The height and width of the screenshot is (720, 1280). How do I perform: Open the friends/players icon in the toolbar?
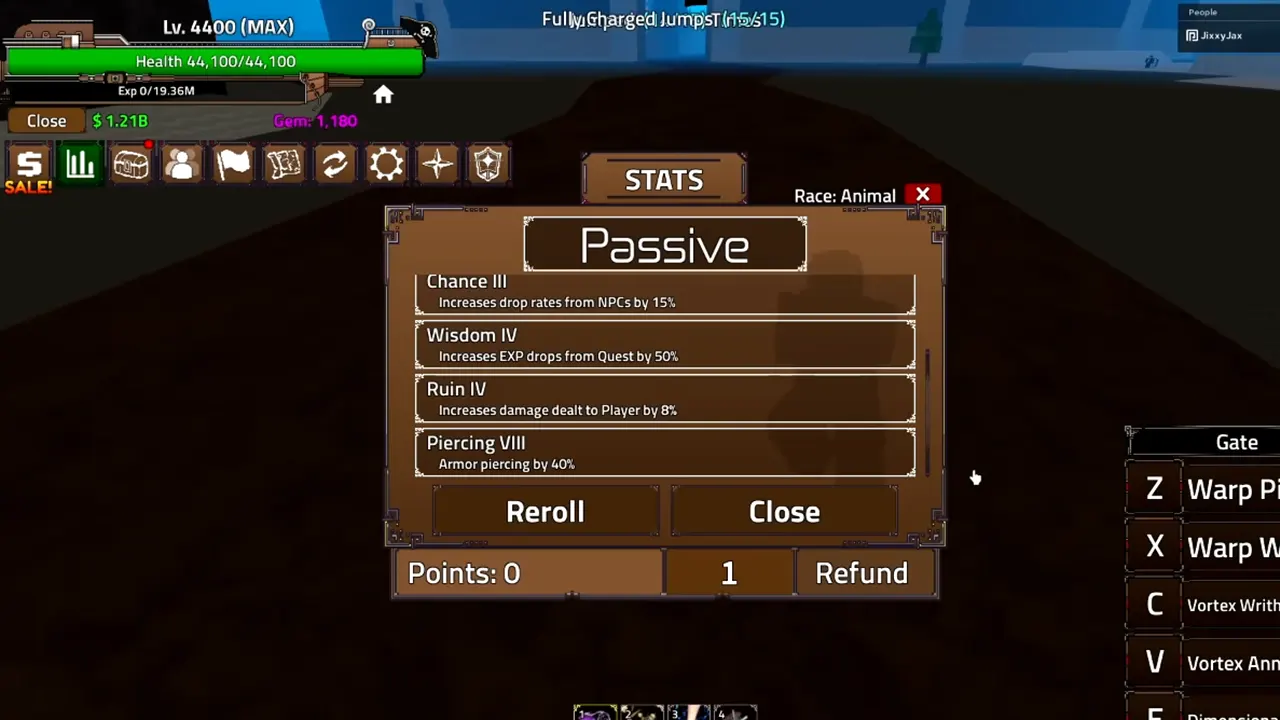pyautogui.click(x=181, y=164)
